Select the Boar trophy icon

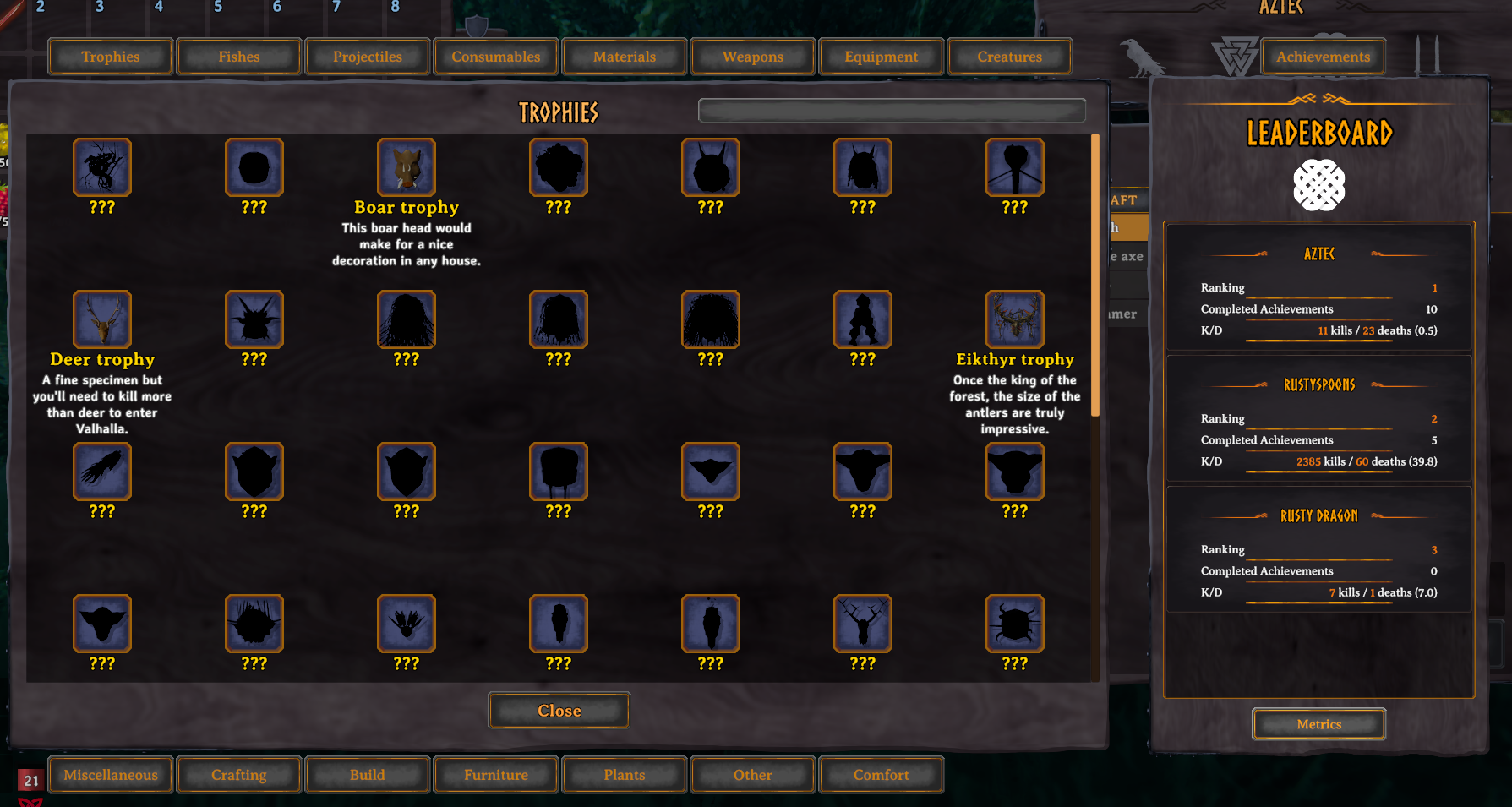(x=407, y=167)
